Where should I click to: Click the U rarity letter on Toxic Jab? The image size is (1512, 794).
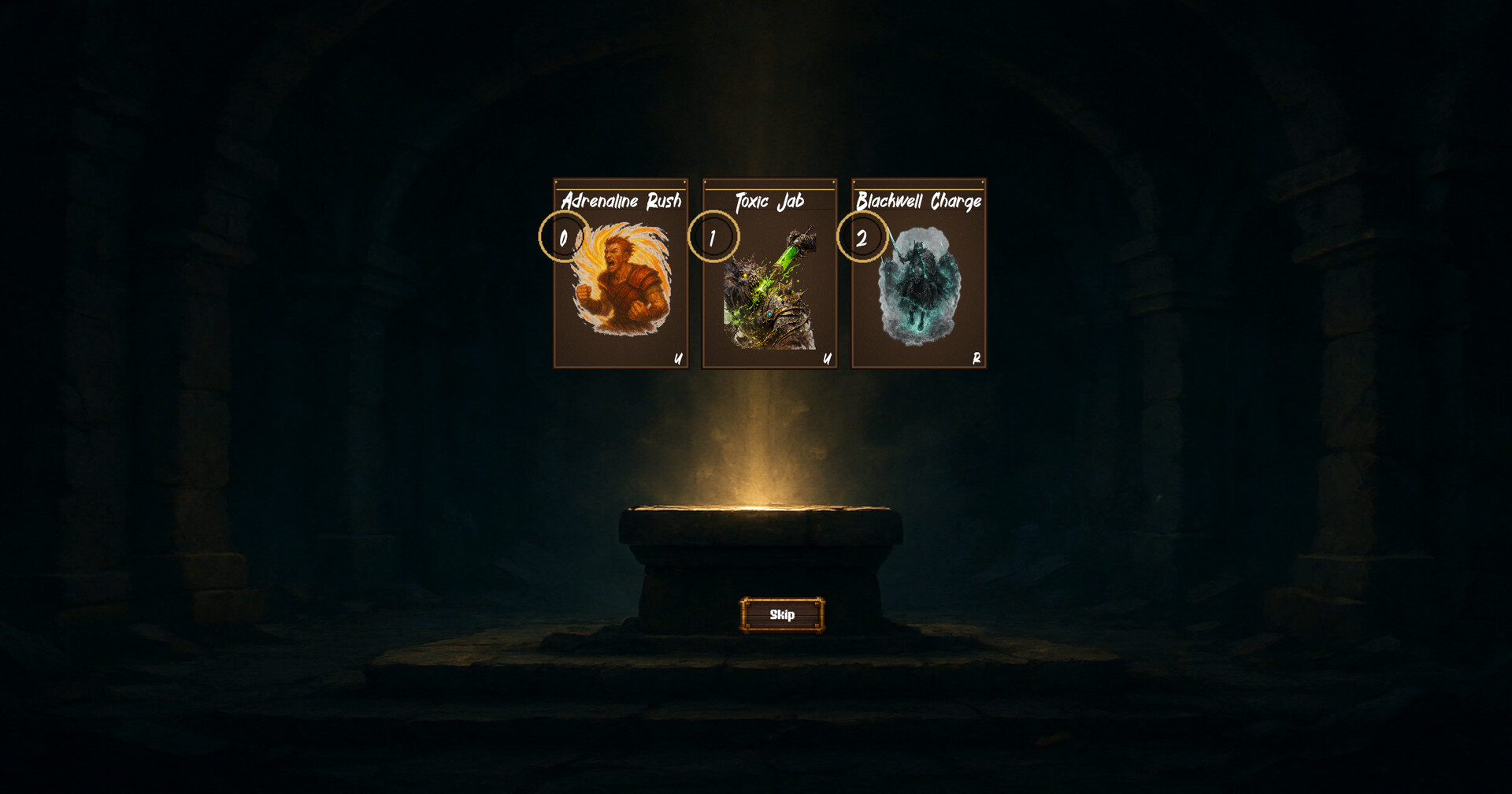coord(826,360)
